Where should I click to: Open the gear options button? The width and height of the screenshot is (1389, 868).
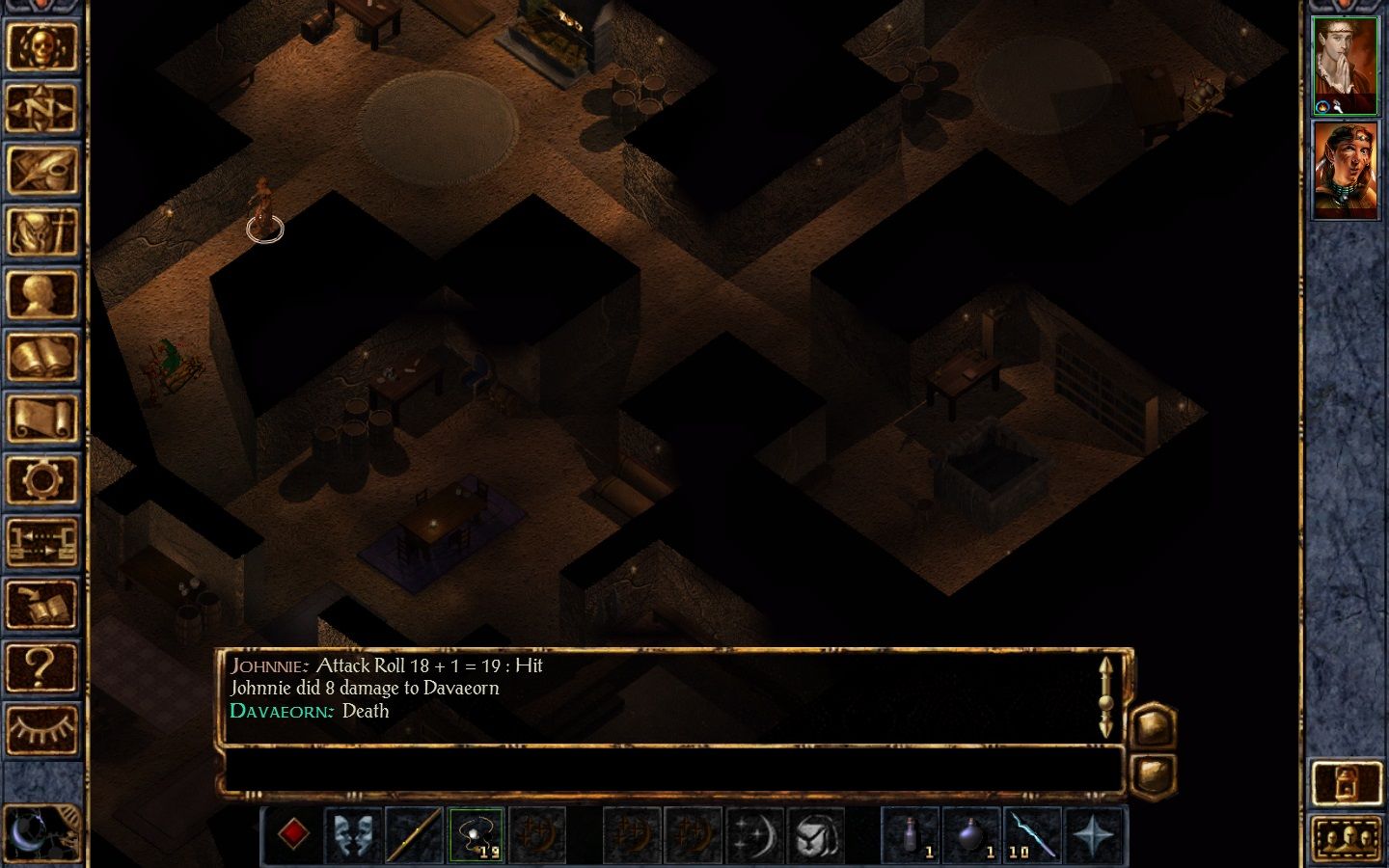41,479
